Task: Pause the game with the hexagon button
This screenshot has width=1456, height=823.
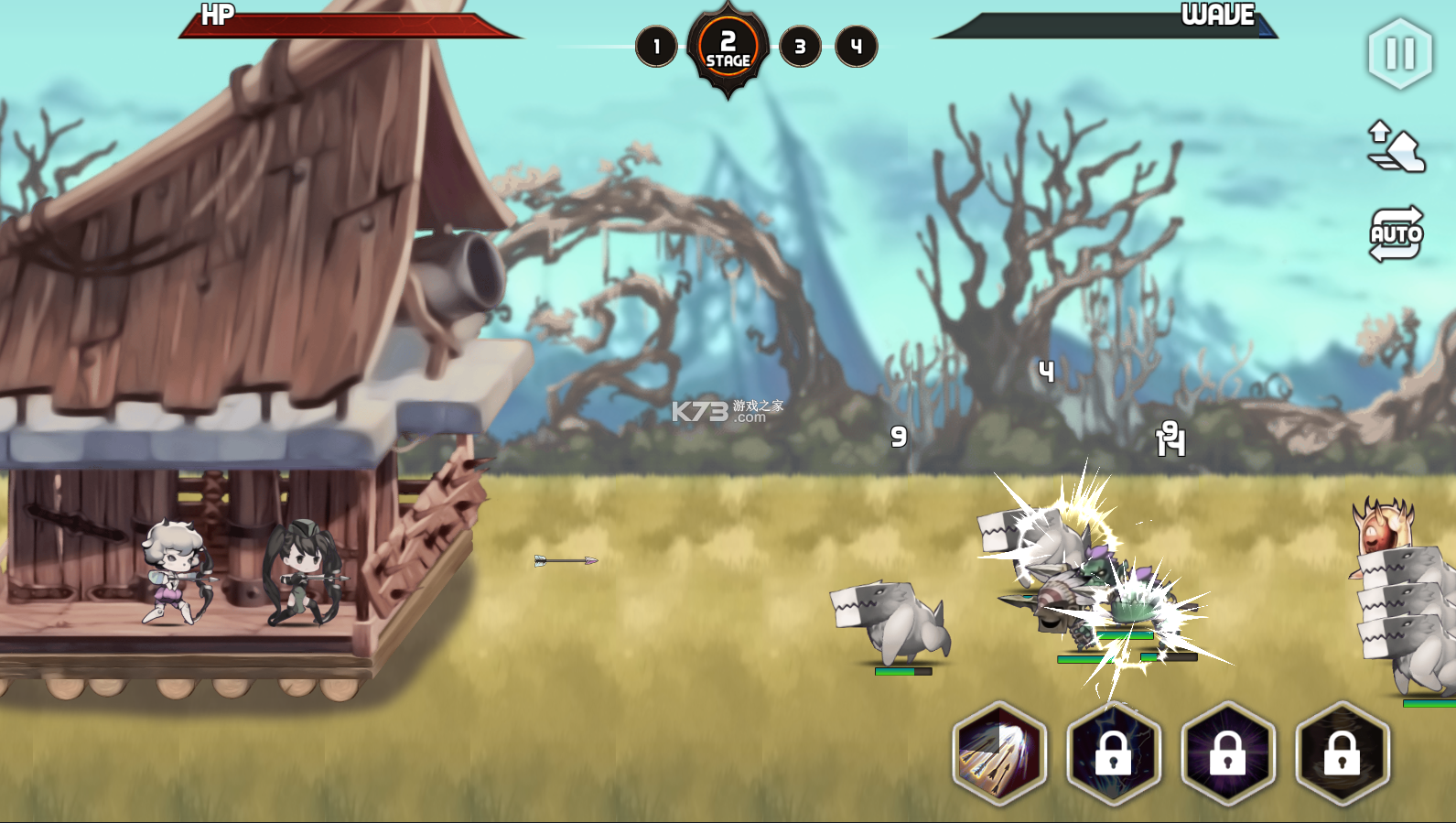Action: (x=1399, y=54)
